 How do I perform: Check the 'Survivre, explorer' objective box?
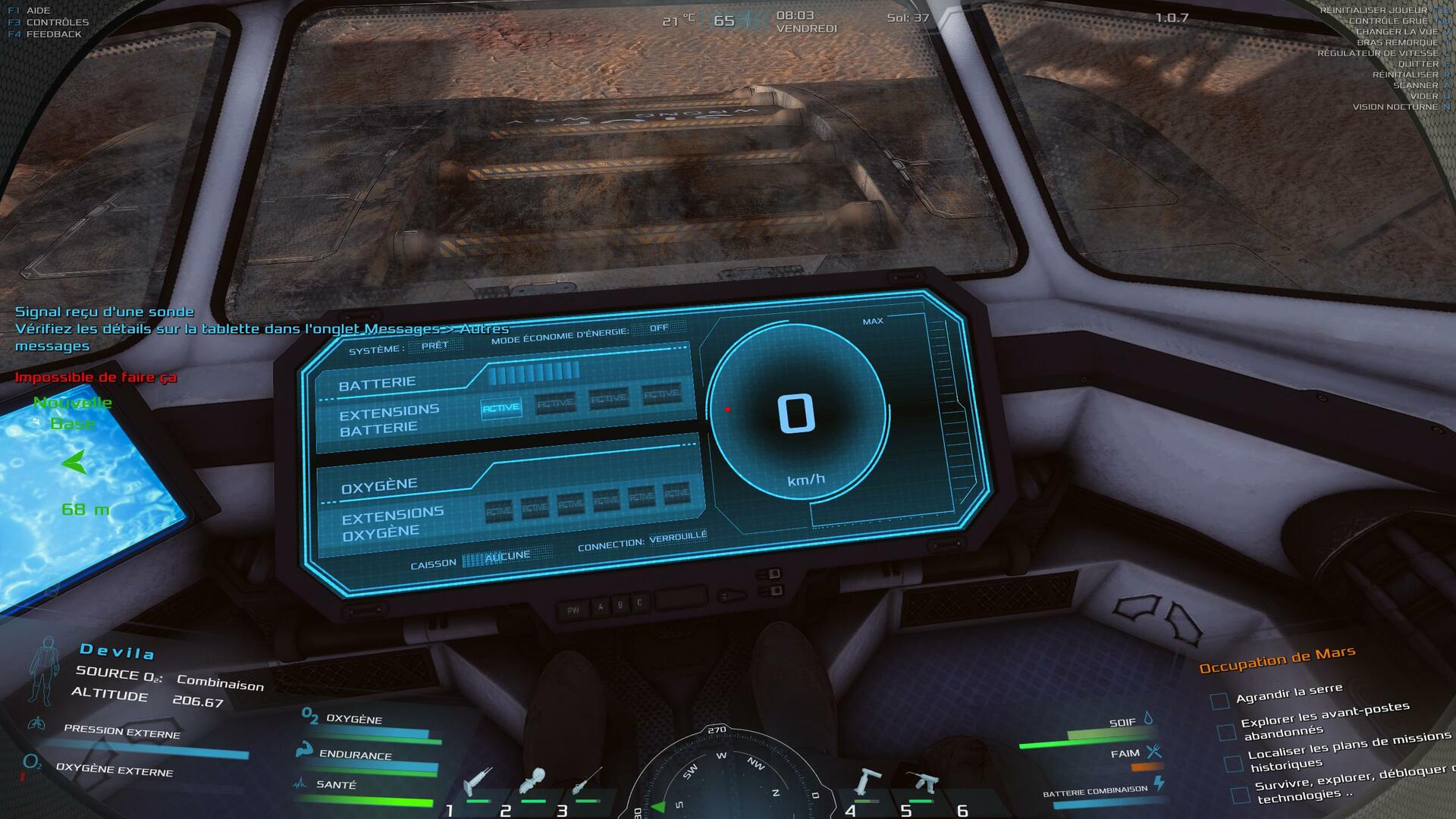tap(1240, 795)
